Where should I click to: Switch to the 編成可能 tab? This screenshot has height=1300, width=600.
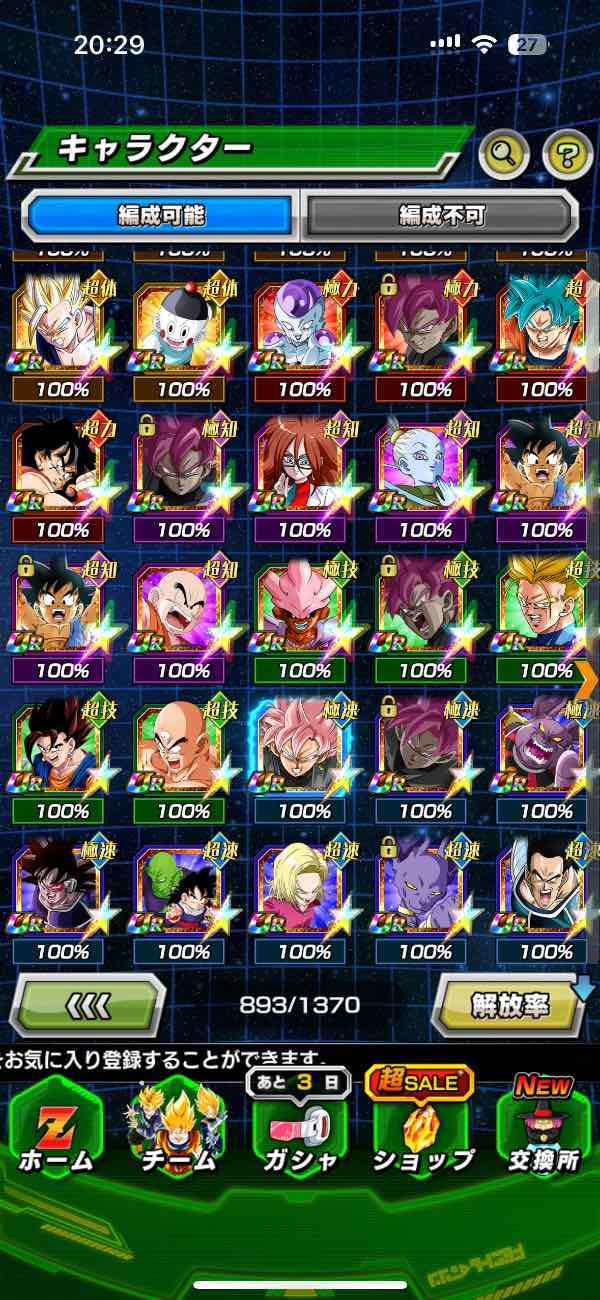click(x=161, y=215)
